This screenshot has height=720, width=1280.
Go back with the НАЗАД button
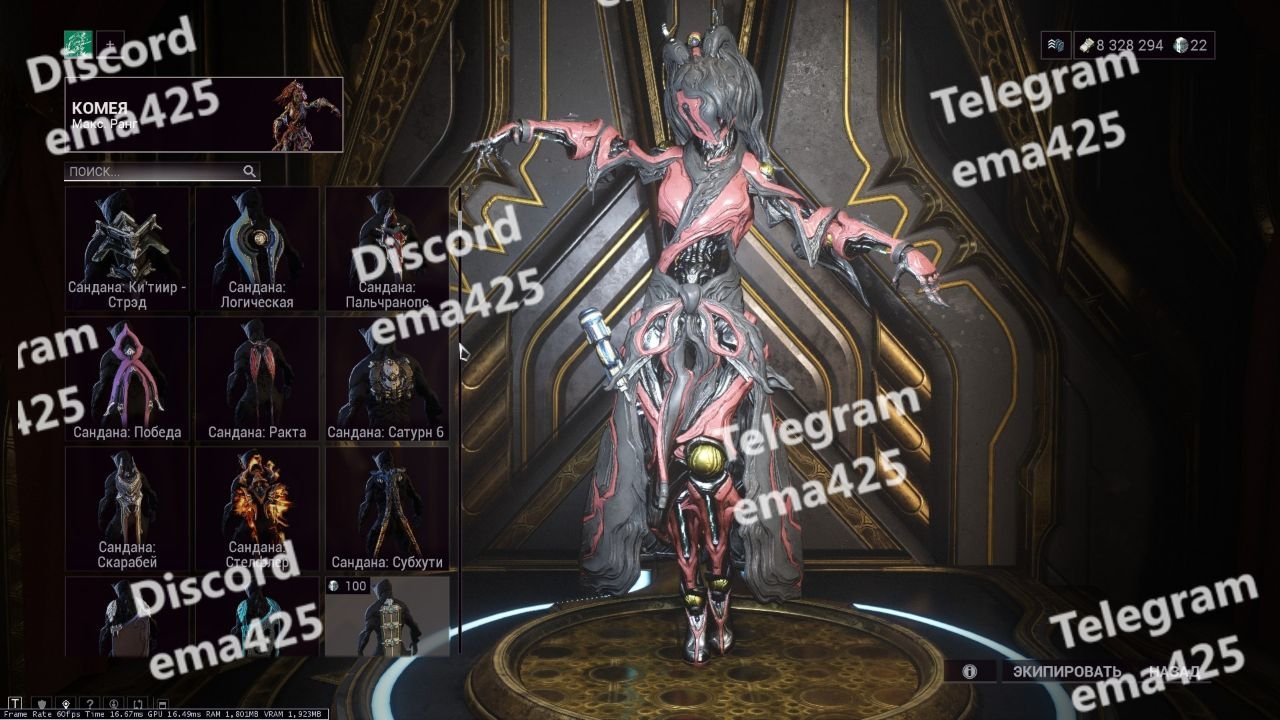pyautogui.click(x=1175, y=671)
